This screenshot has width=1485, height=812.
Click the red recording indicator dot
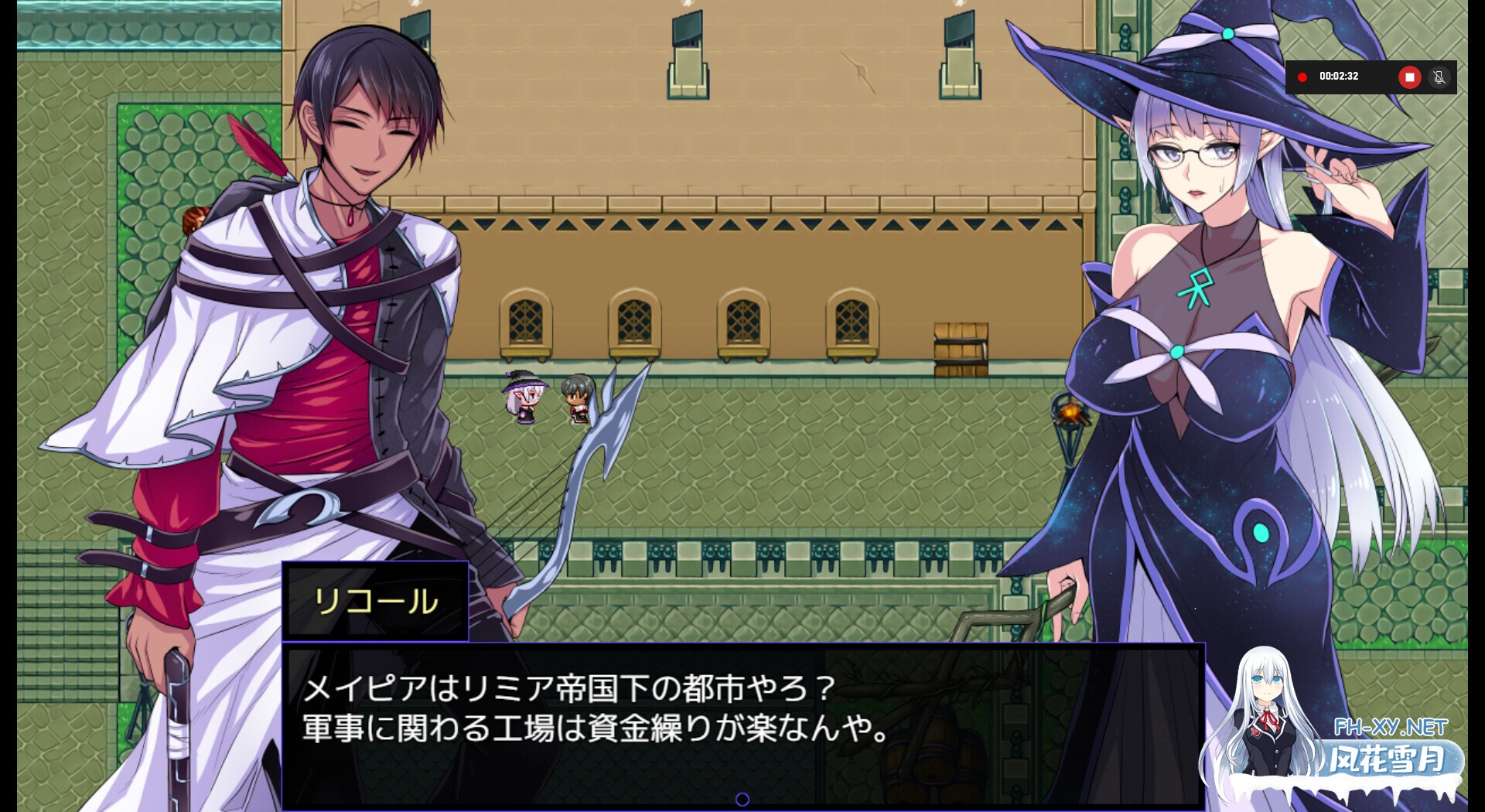tap(1302, 77)
